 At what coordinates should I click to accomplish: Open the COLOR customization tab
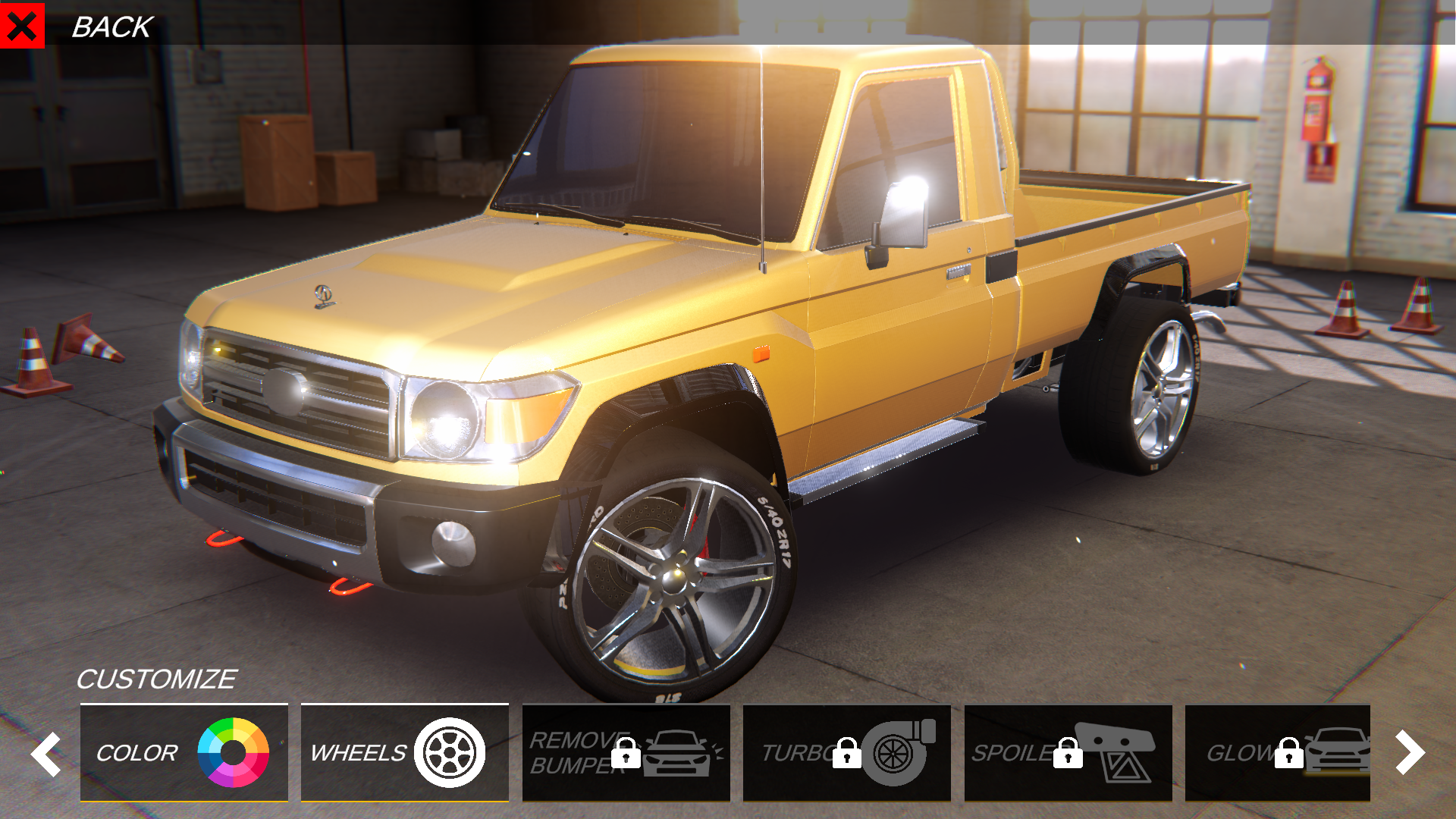(184, 753)
